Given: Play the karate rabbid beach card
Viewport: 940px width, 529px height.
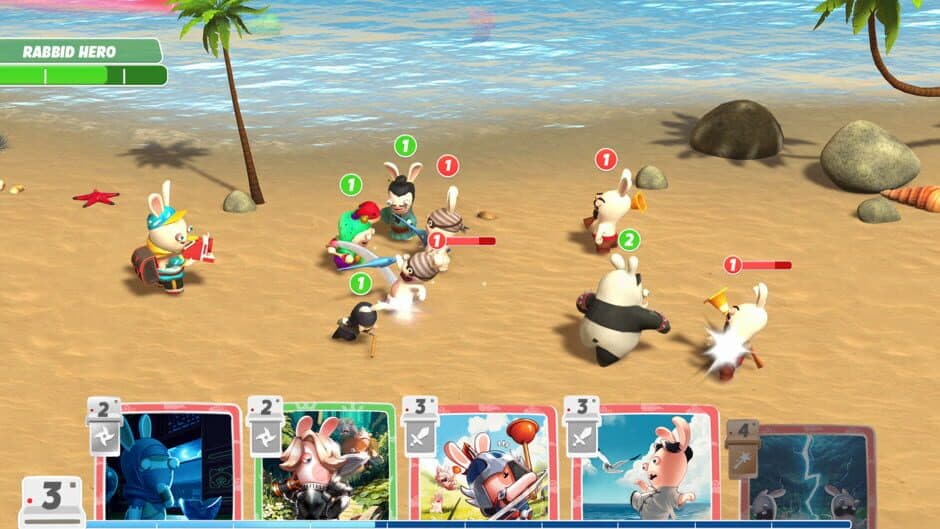Looking at the screenshot, I should coord(645,466).
